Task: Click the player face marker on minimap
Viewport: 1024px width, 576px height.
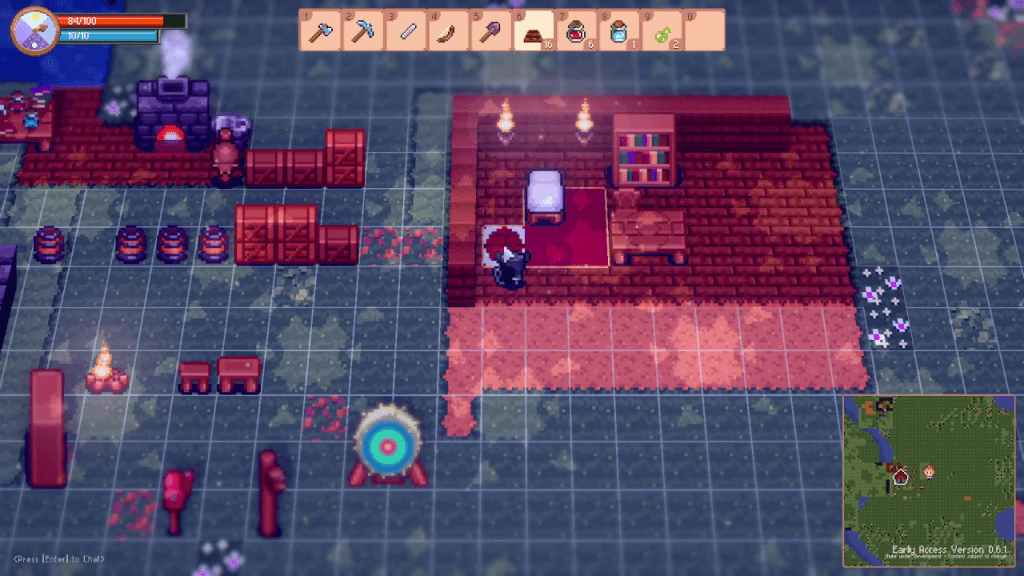Action: pyautogui.click(x=928, y=470)
